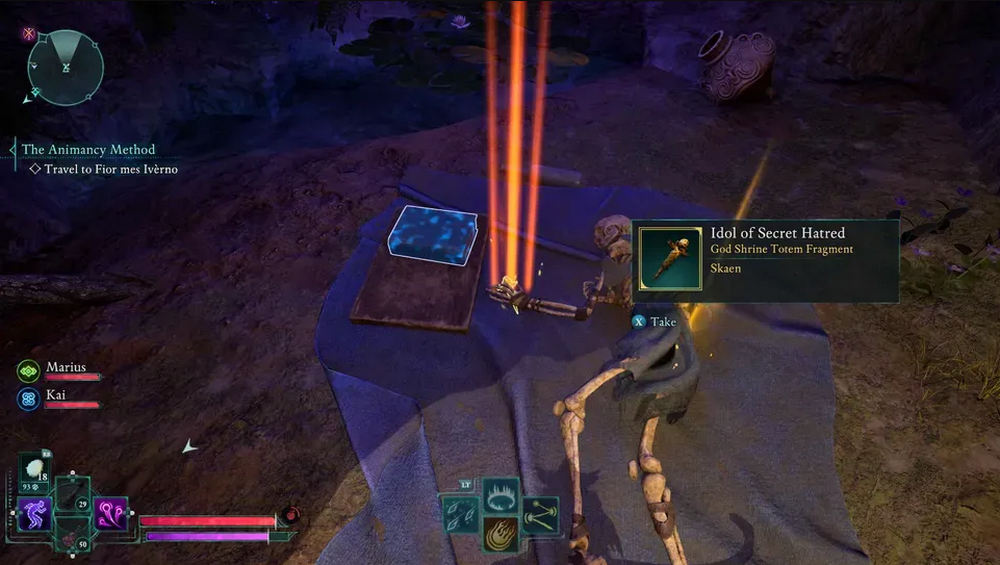The height and width of the screenshot is (565, 1000).
Task: Select companion Marius's portrait icon
Action: 28,370
